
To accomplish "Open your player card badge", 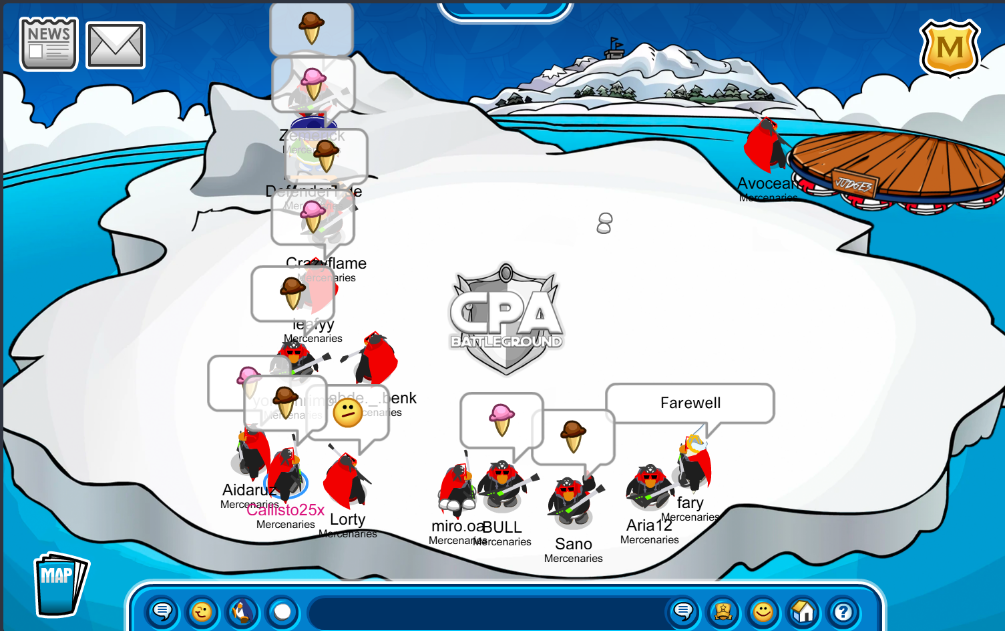I will [723, 611].
